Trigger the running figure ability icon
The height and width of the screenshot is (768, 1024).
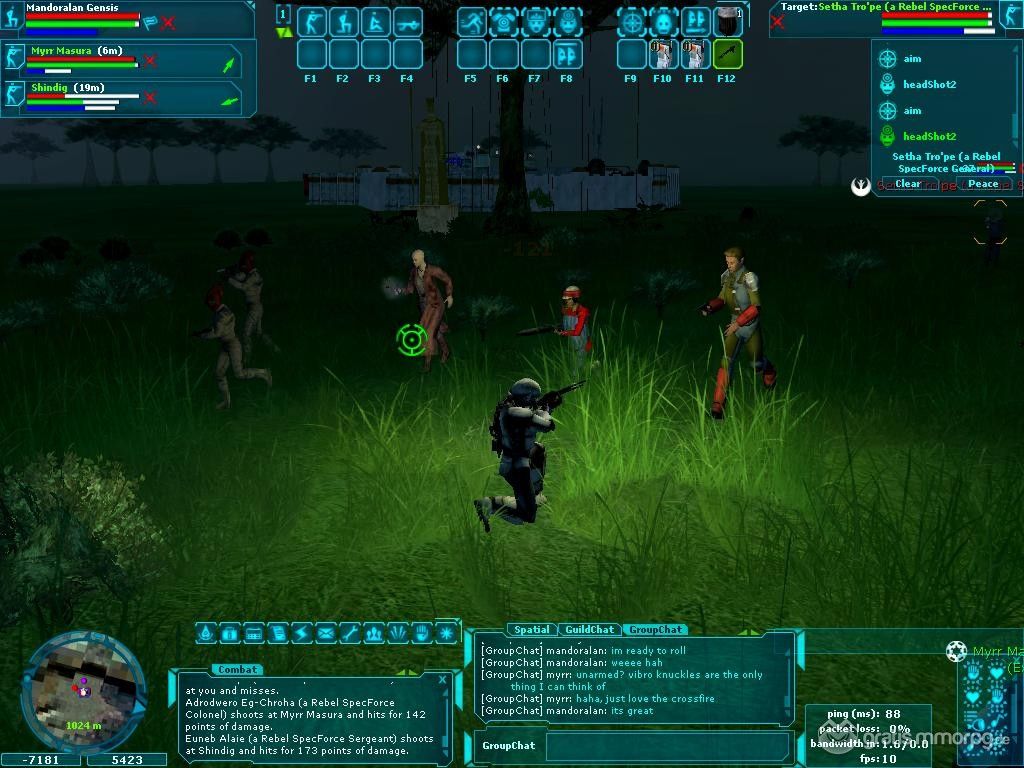472,21
